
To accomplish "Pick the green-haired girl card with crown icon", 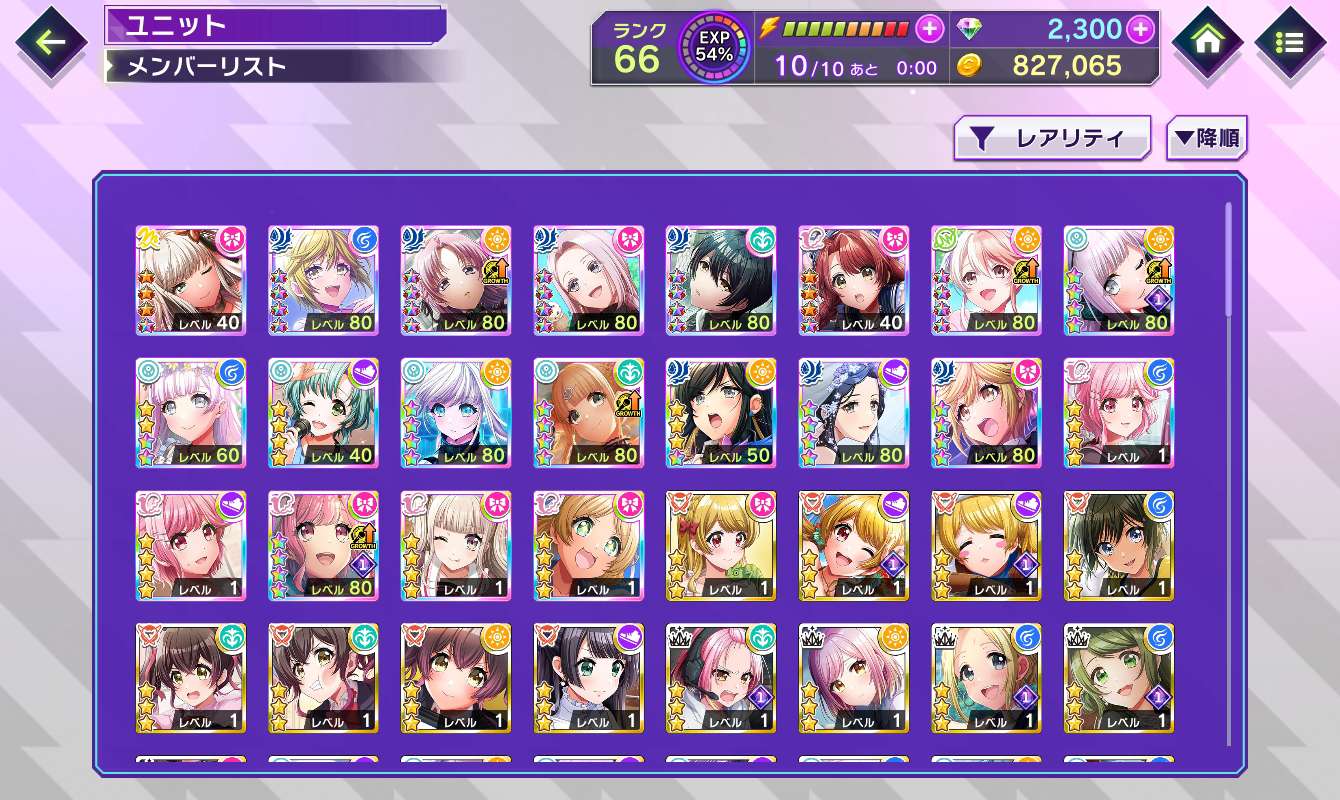I will point(1118,678).
